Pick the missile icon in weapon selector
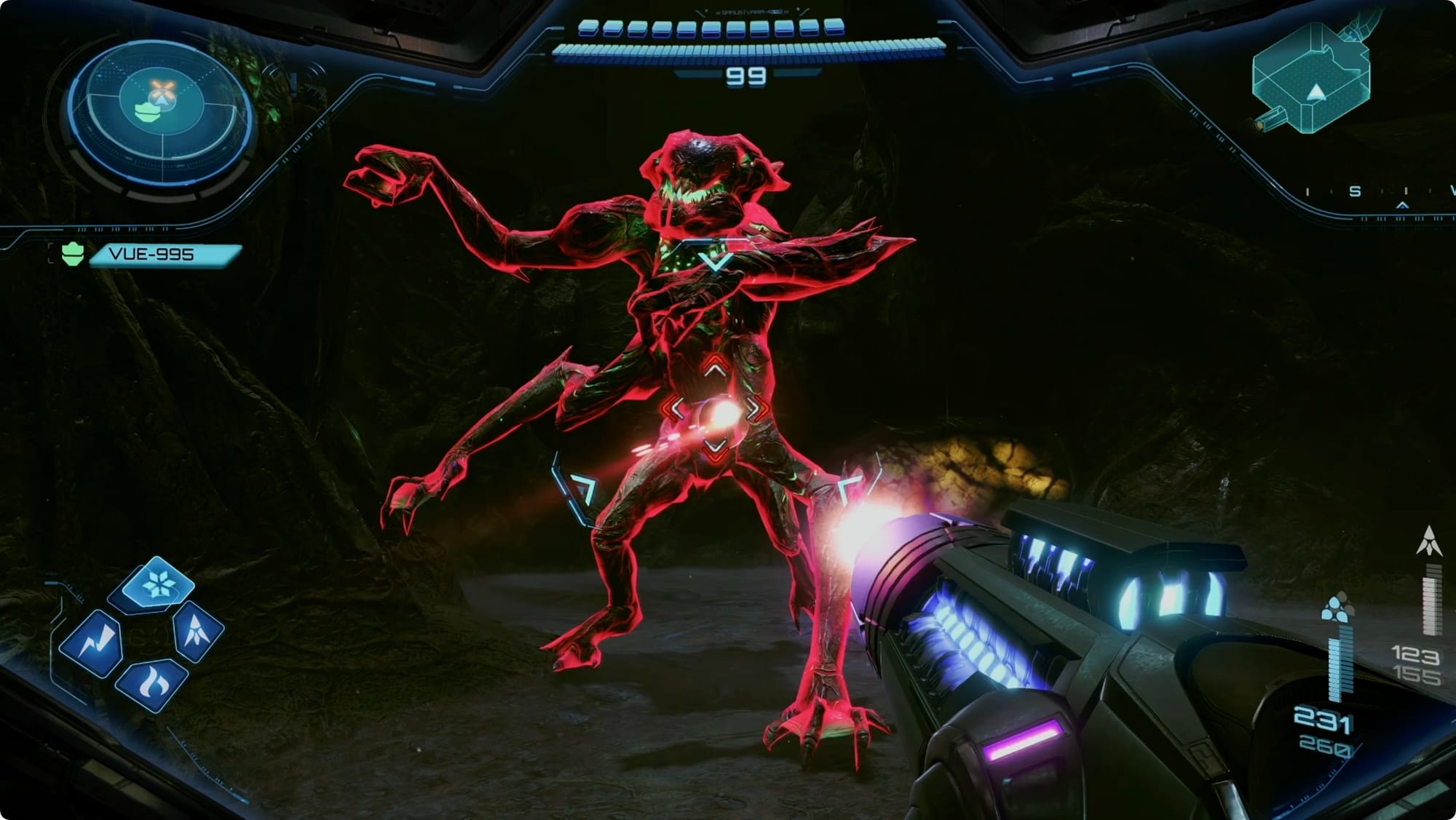Viewport: 1456px width, 820px height. click(197, 629)
